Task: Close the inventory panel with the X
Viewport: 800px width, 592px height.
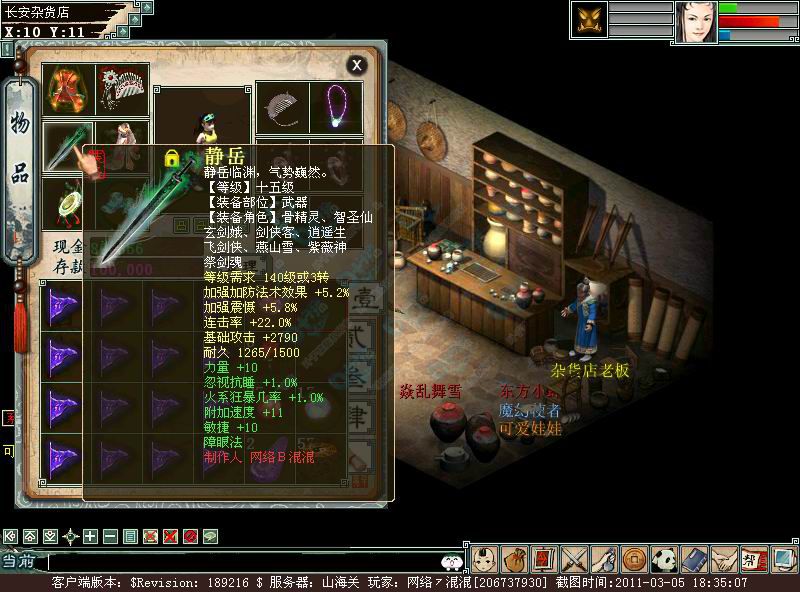Action: [x=356, y=65]
